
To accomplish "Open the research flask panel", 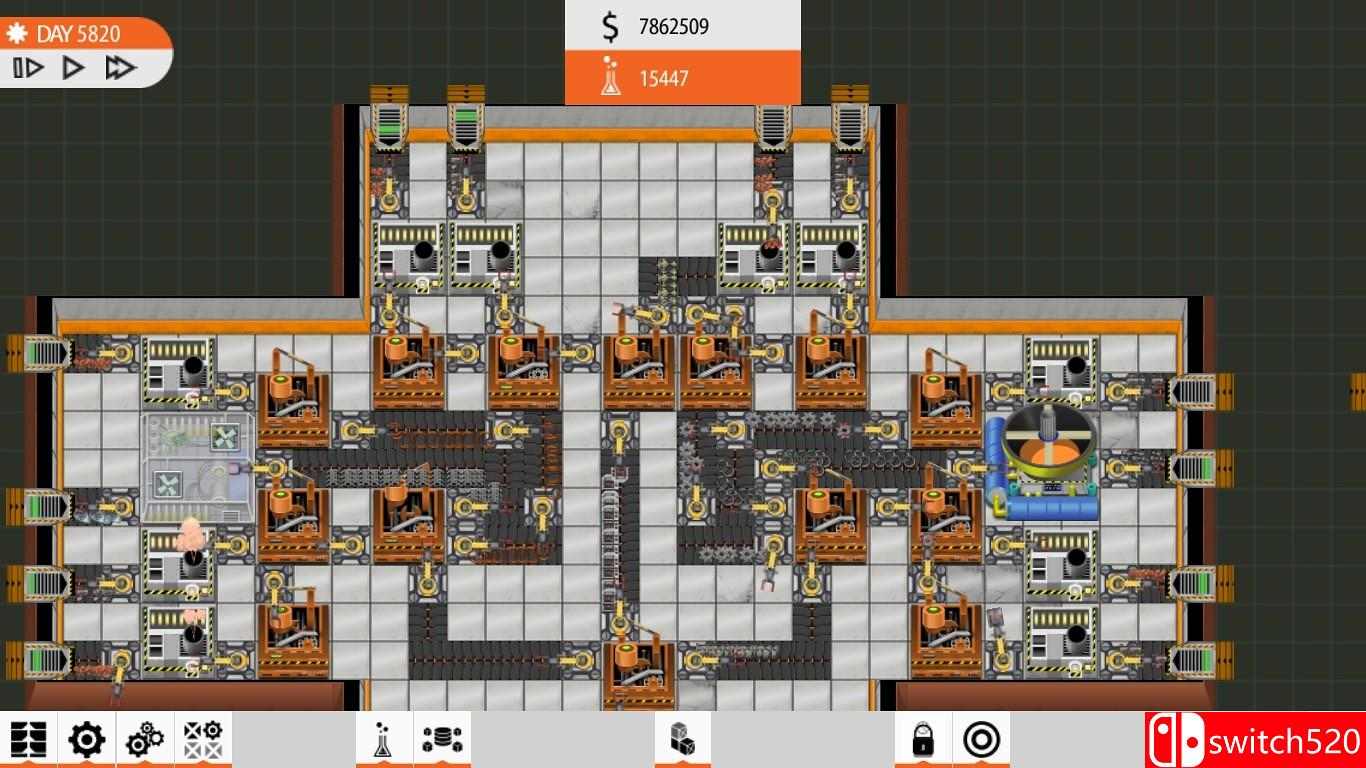I will [383, 741].
